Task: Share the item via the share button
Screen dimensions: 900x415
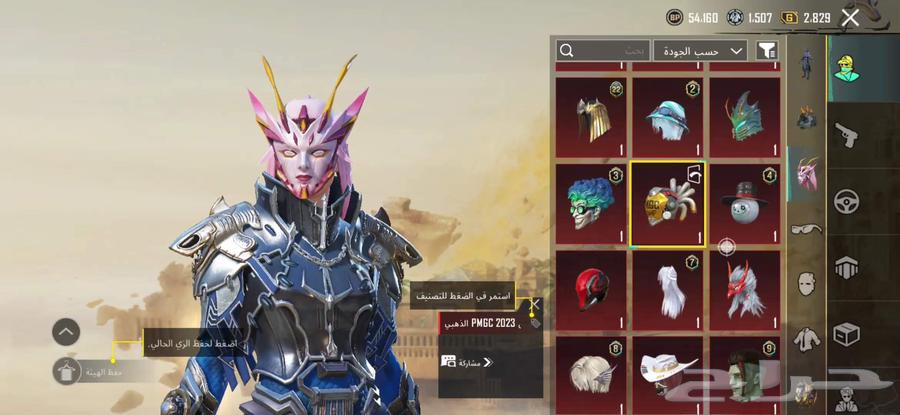Action: (468, 361)
